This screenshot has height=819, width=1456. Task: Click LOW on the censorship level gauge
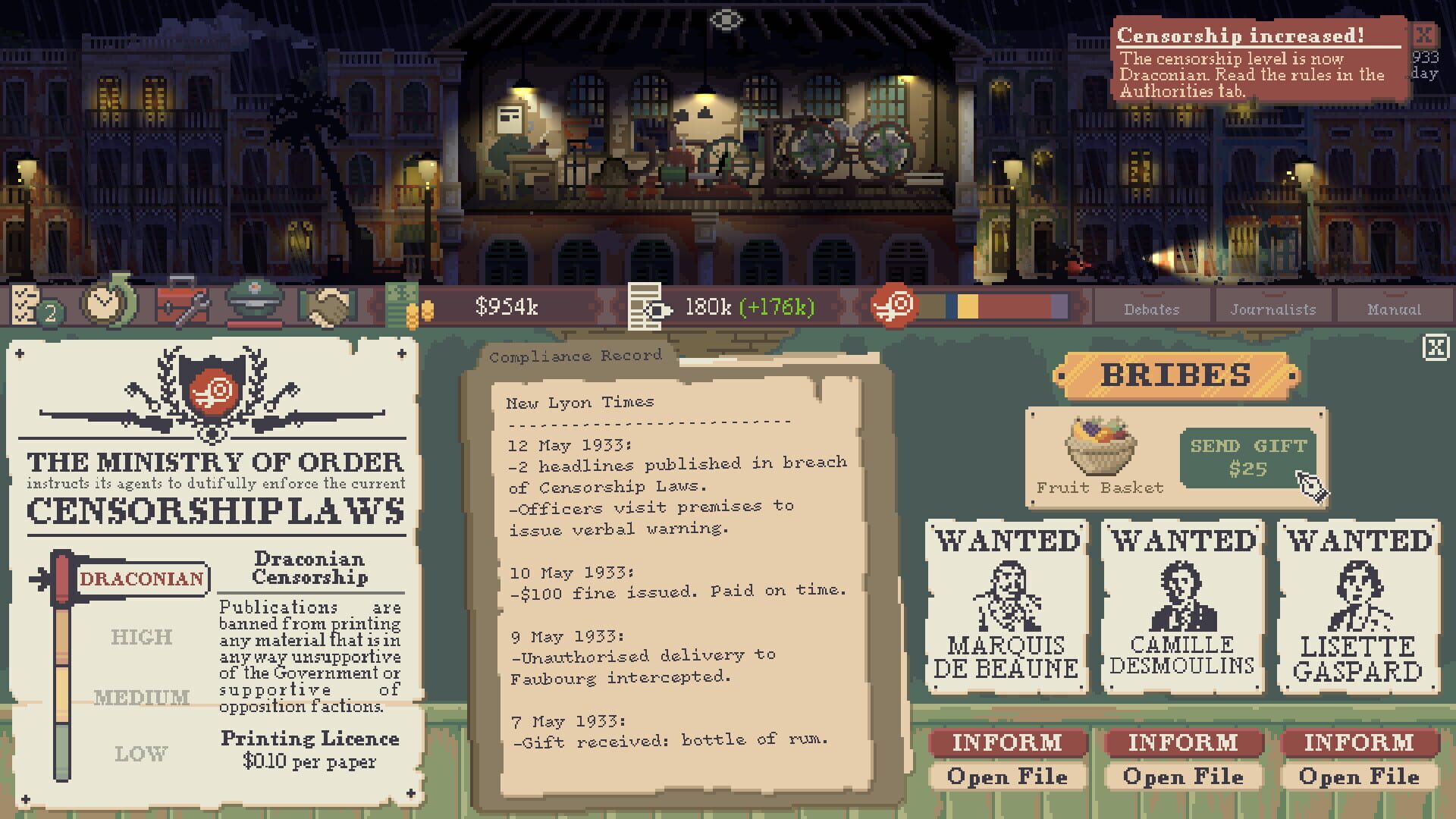[141, 755]
